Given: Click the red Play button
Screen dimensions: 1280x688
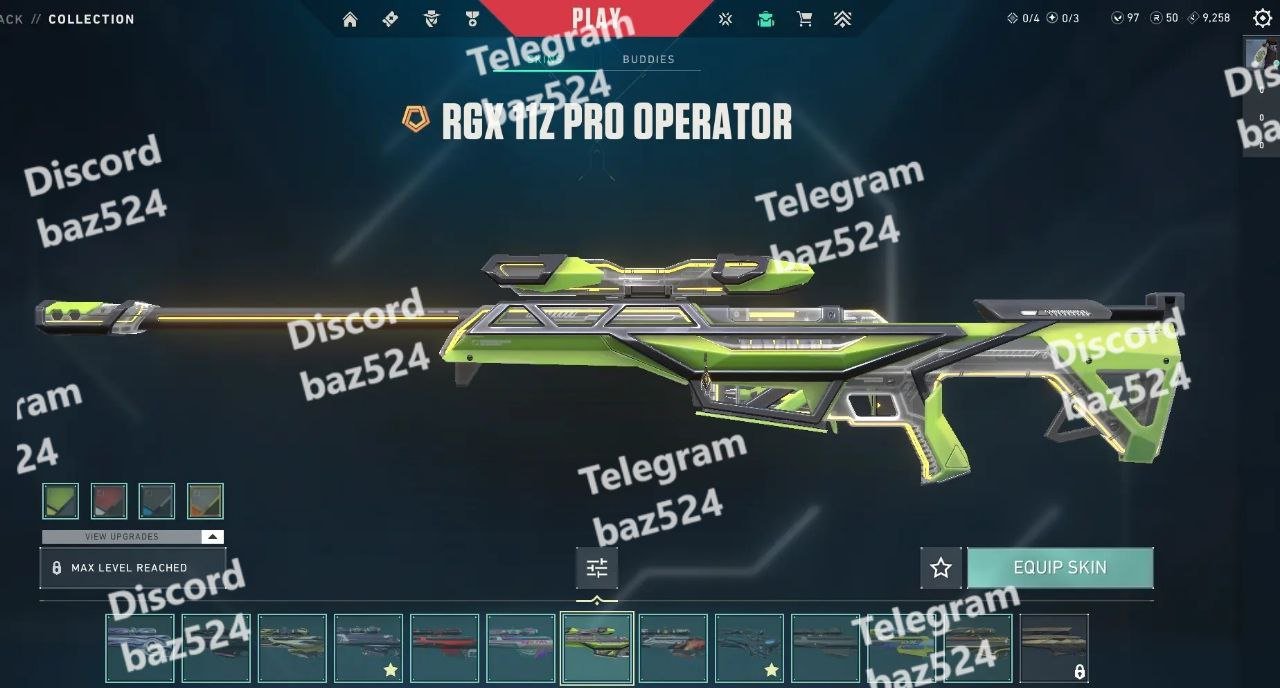Looking at the screenshot, I should tap(596, 18).
